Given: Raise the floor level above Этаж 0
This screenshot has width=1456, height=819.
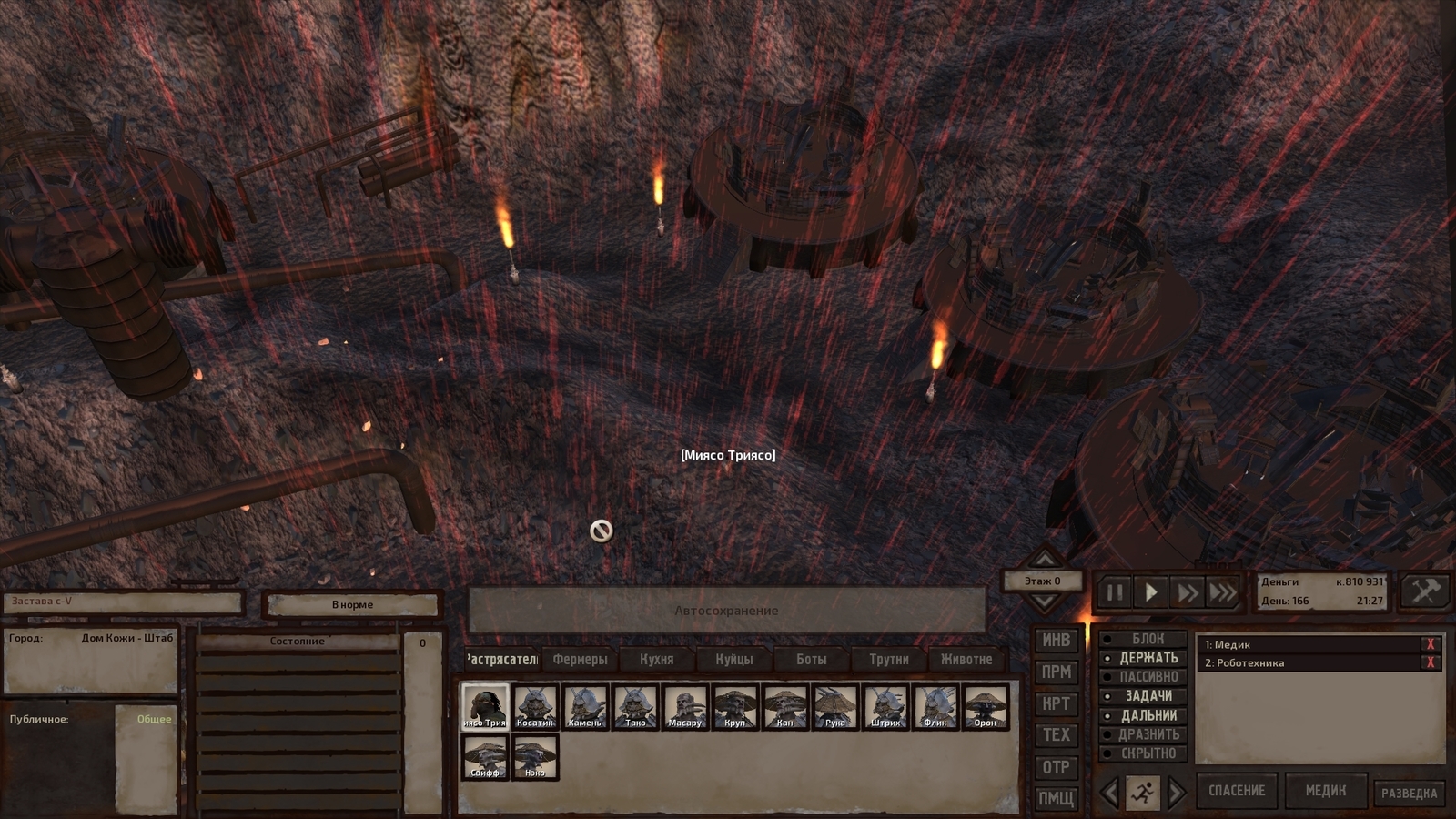Looking at the screenshot, I should coord(1044,559).
